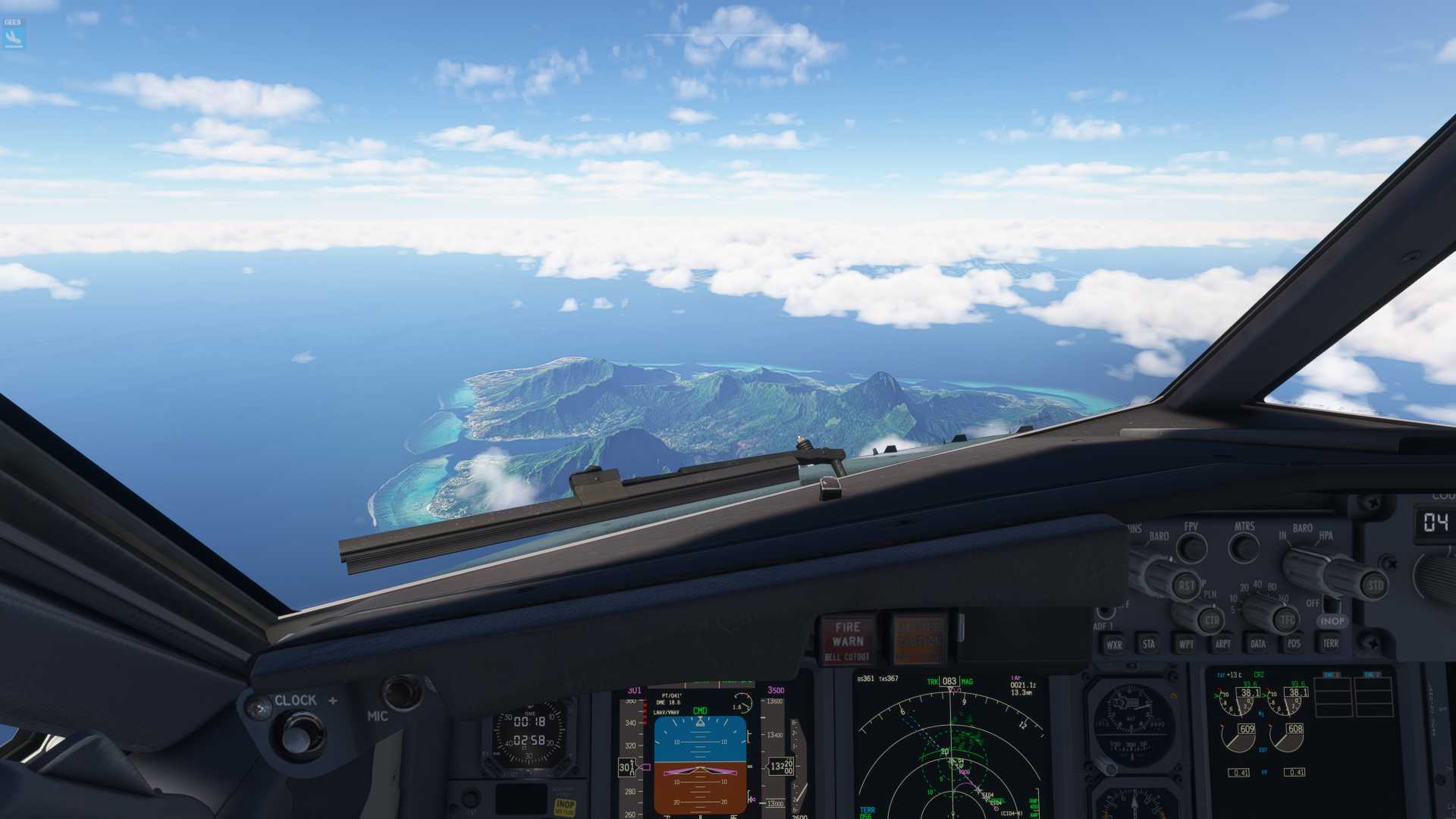The height and width of the screenshot is (819, 1456).
Task: Toggle the DATA map button
Action: point(1258,644)
